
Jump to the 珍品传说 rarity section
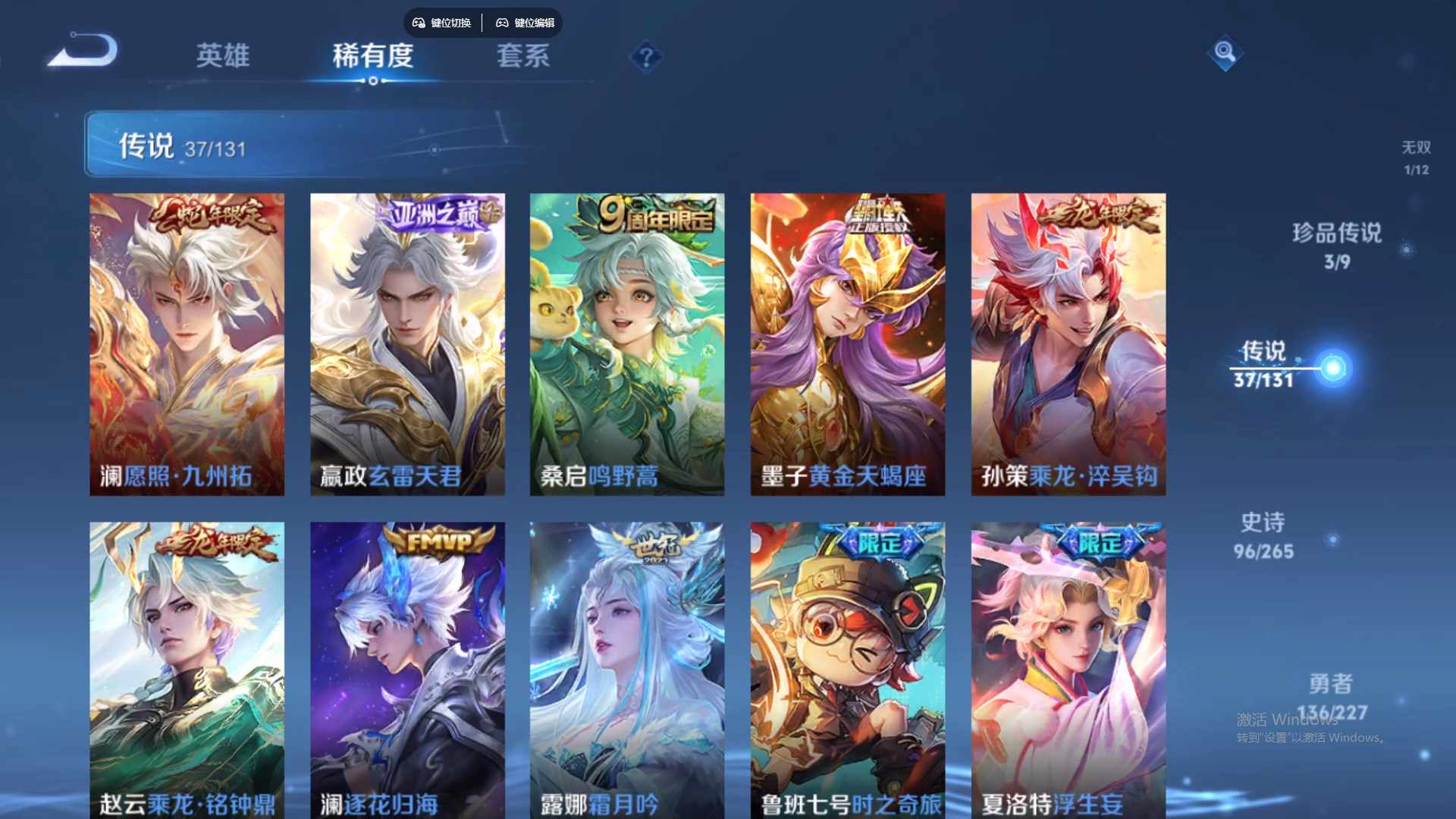coord(1336,245)
